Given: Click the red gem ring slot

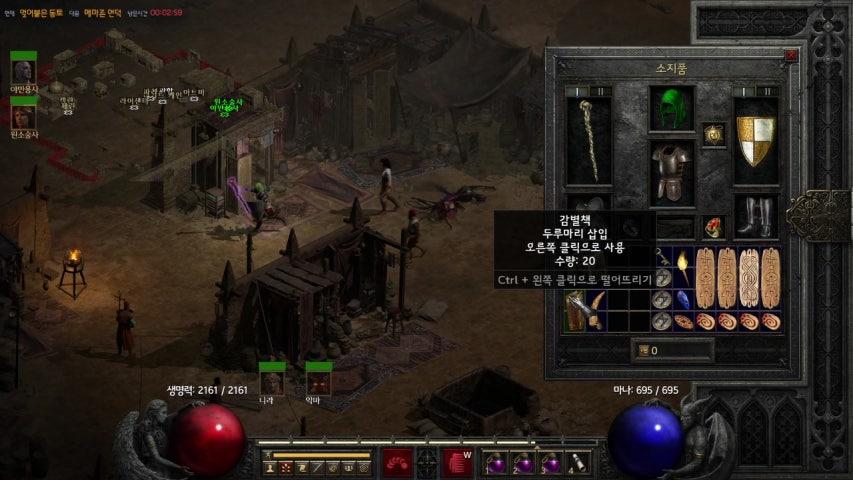Looking at the screenshot, I should pyautogui.click(x=713, y=227).
